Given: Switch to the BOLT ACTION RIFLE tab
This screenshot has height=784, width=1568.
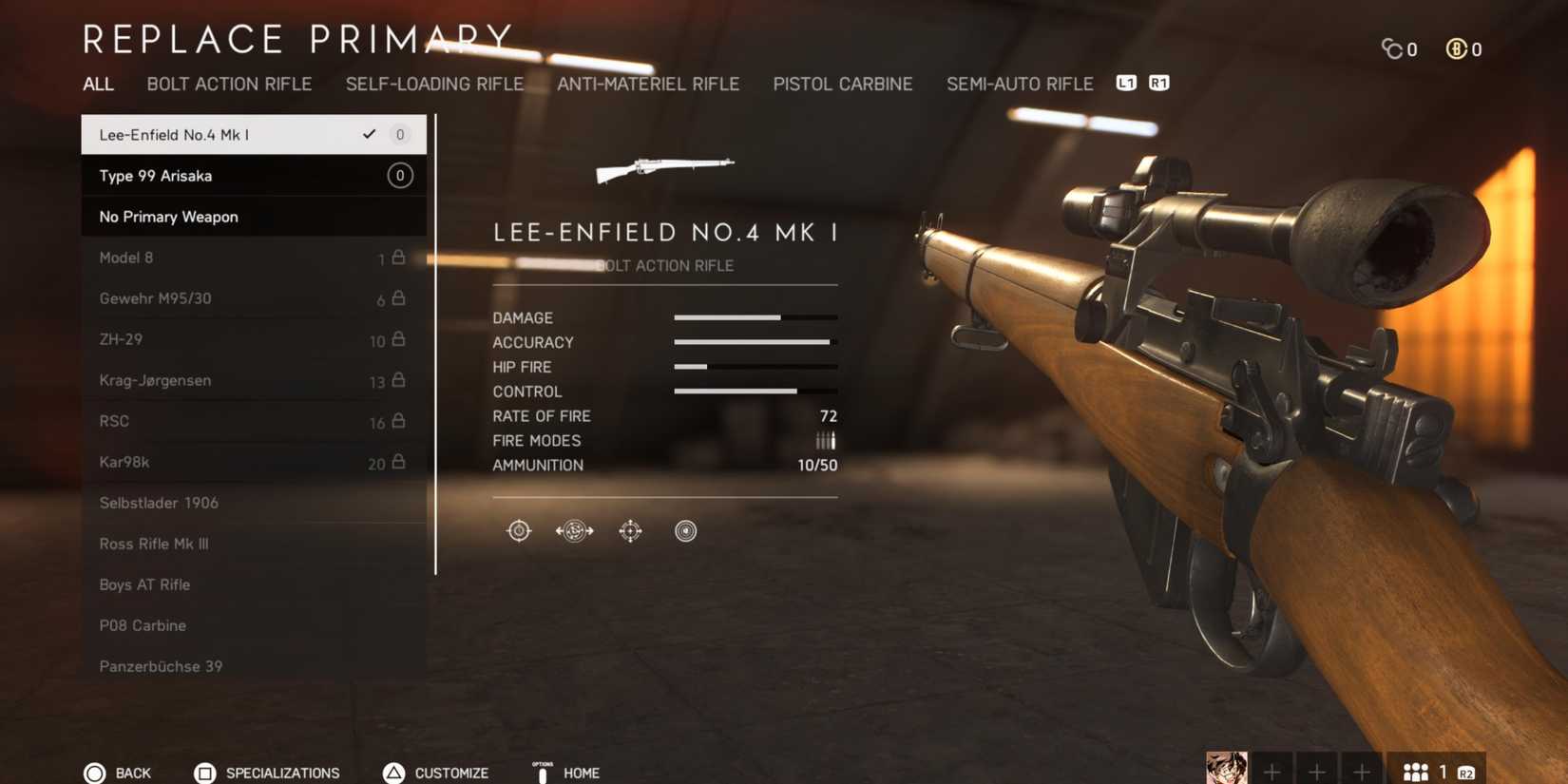Looking at the screenshot, I should pyautogui.click(x=230, y=84).
